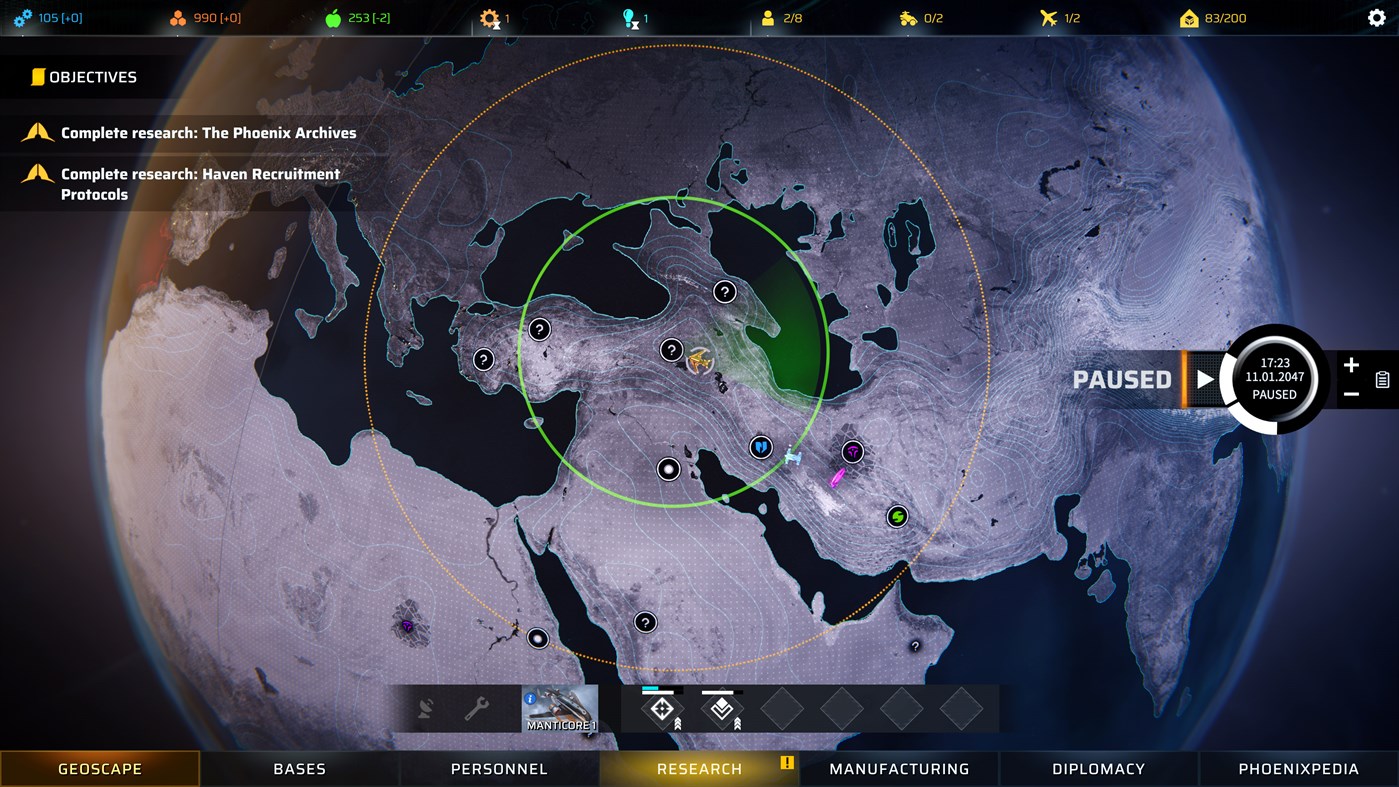The width and height of the screenshot is (1399, 787).
Task: Open the mission log clipboard icon
Action: pos(1383,379)
